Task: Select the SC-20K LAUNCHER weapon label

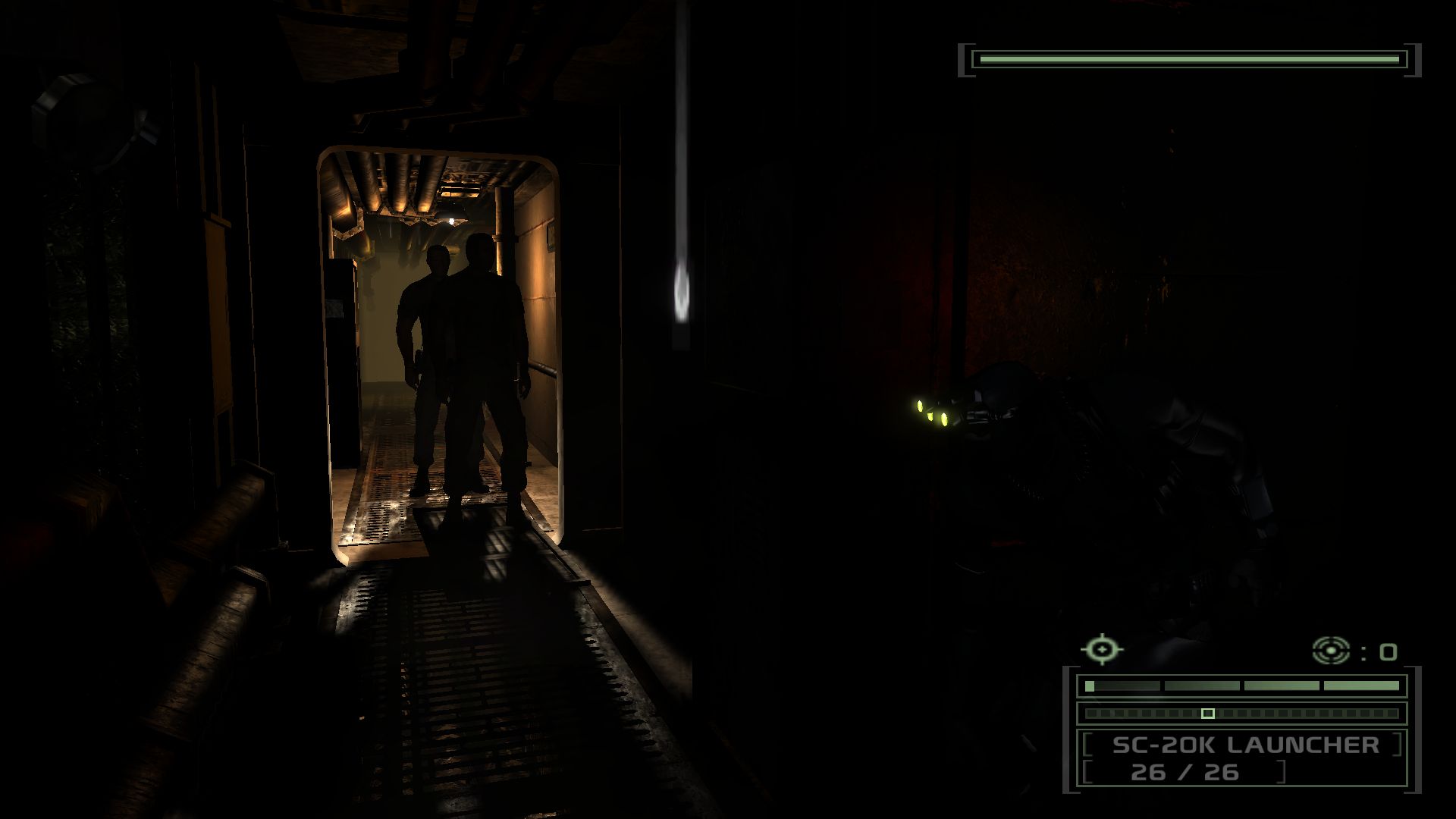Action: [x=1245, y=745]
